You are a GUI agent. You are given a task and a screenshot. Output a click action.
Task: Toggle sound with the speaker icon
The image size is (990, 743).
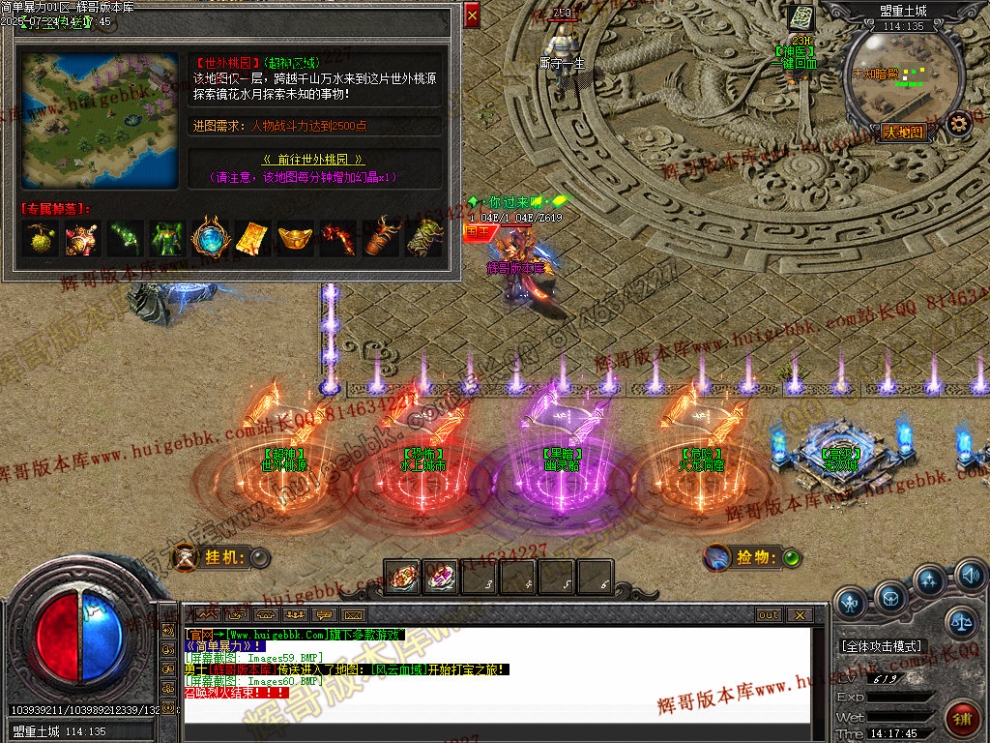(x=969, y=575)
